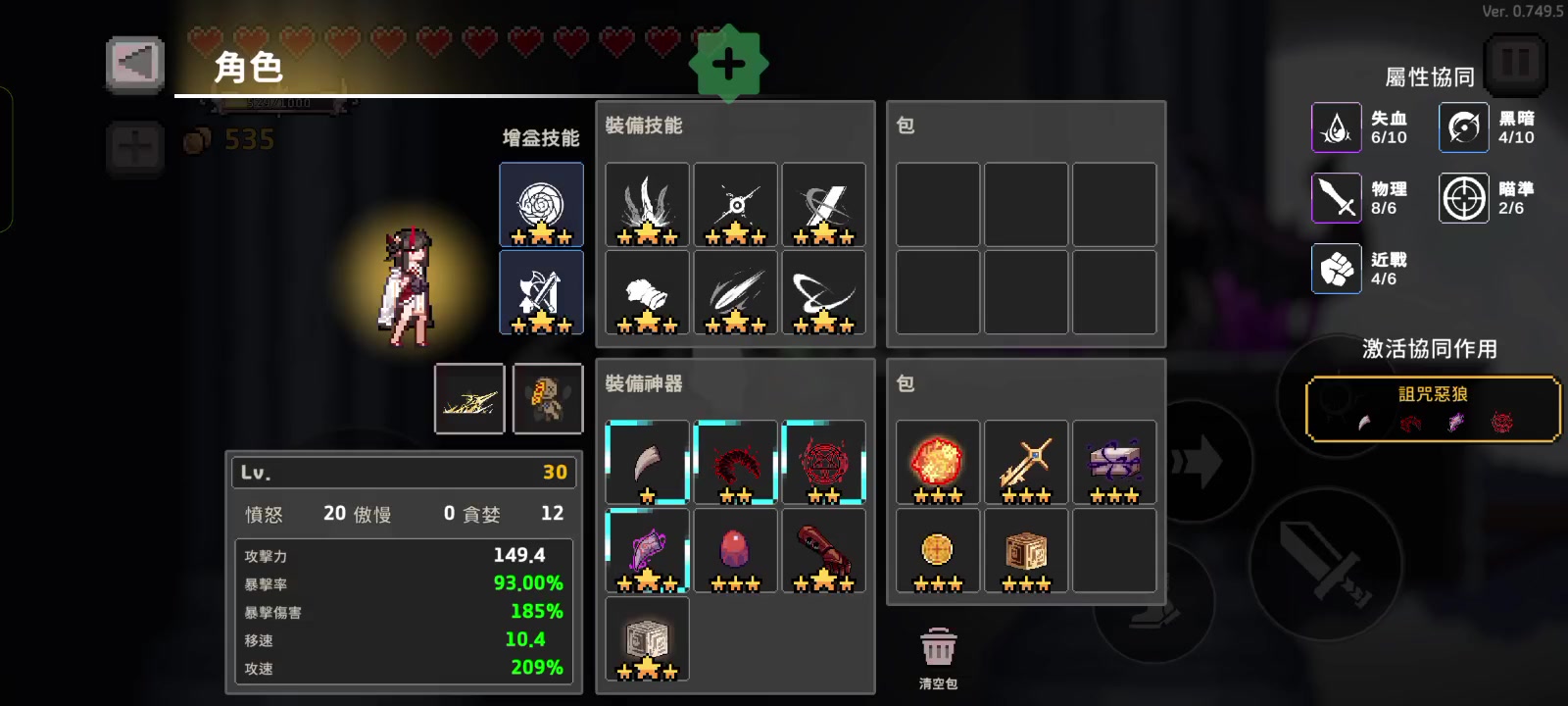Click the 物理 physical sword synergy icon
1568x706 pixels.
point(1336,197)
